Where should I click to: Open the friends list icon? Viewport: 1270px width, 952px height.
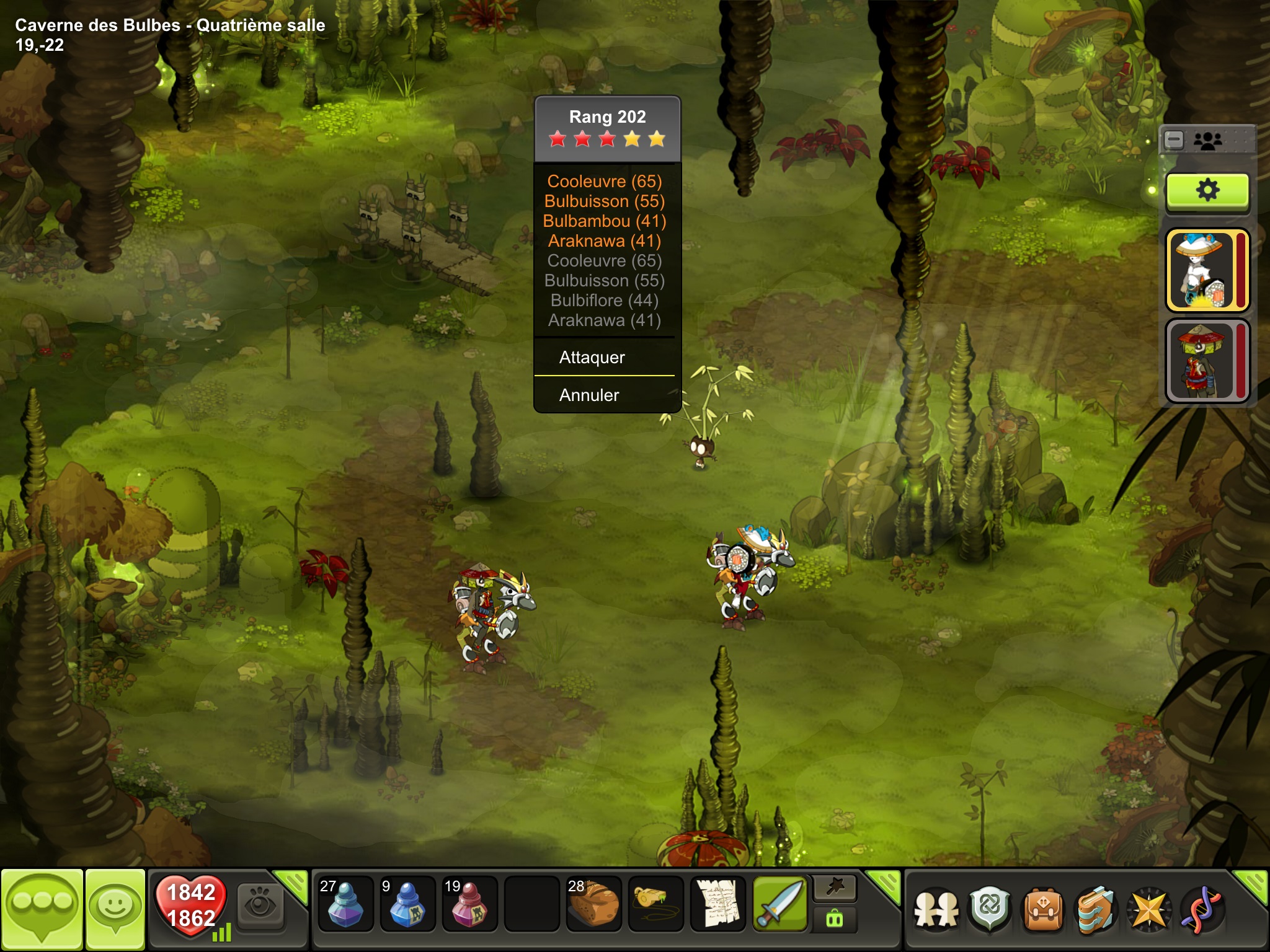click(936, 909)
